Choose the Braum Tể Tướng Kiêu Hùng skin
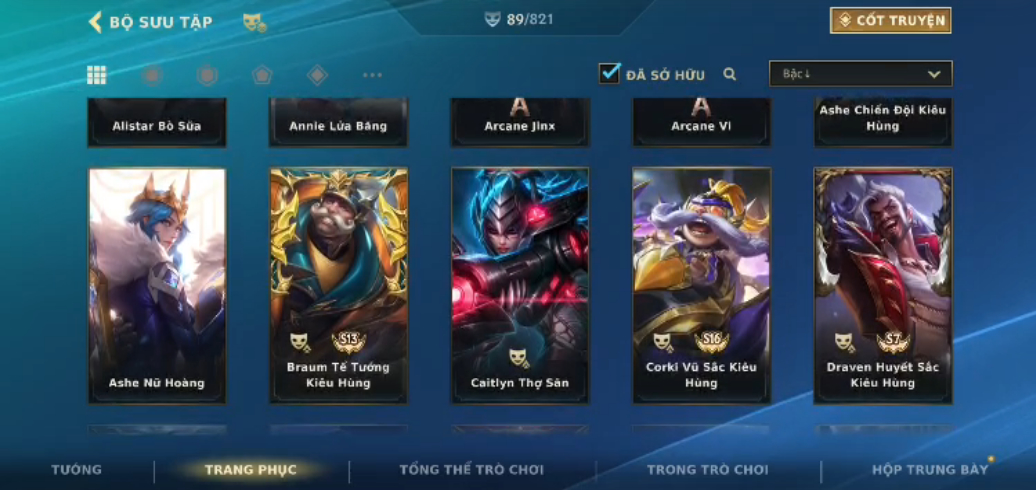Screen dimensions: 1036x490 click(x=338, y=285)
